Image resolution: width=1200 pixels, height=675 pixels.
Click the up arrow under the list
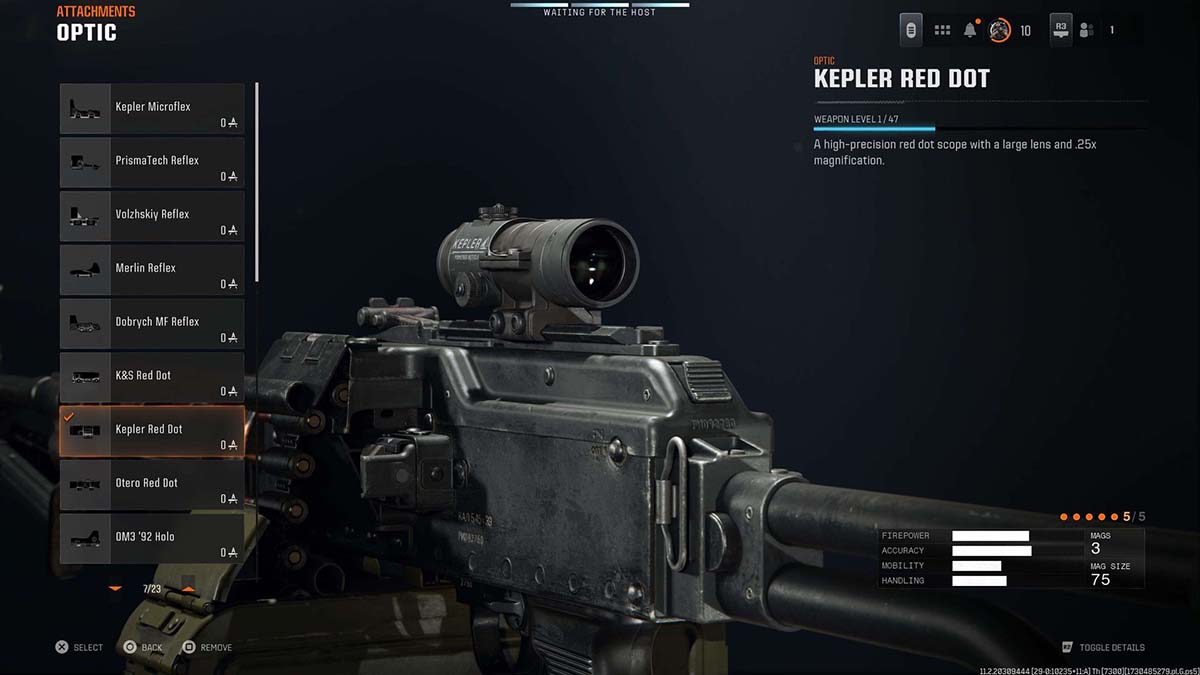pos(188,589)
